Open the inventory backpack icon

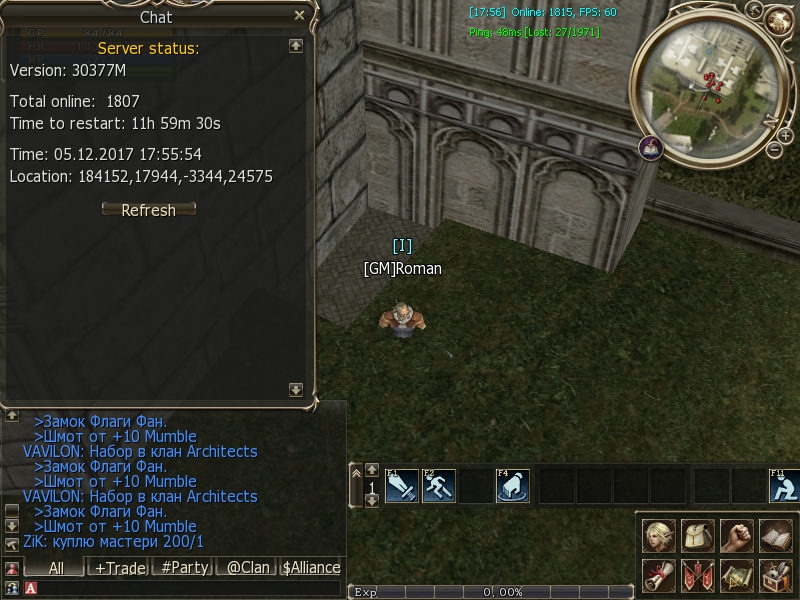(697, 536)
